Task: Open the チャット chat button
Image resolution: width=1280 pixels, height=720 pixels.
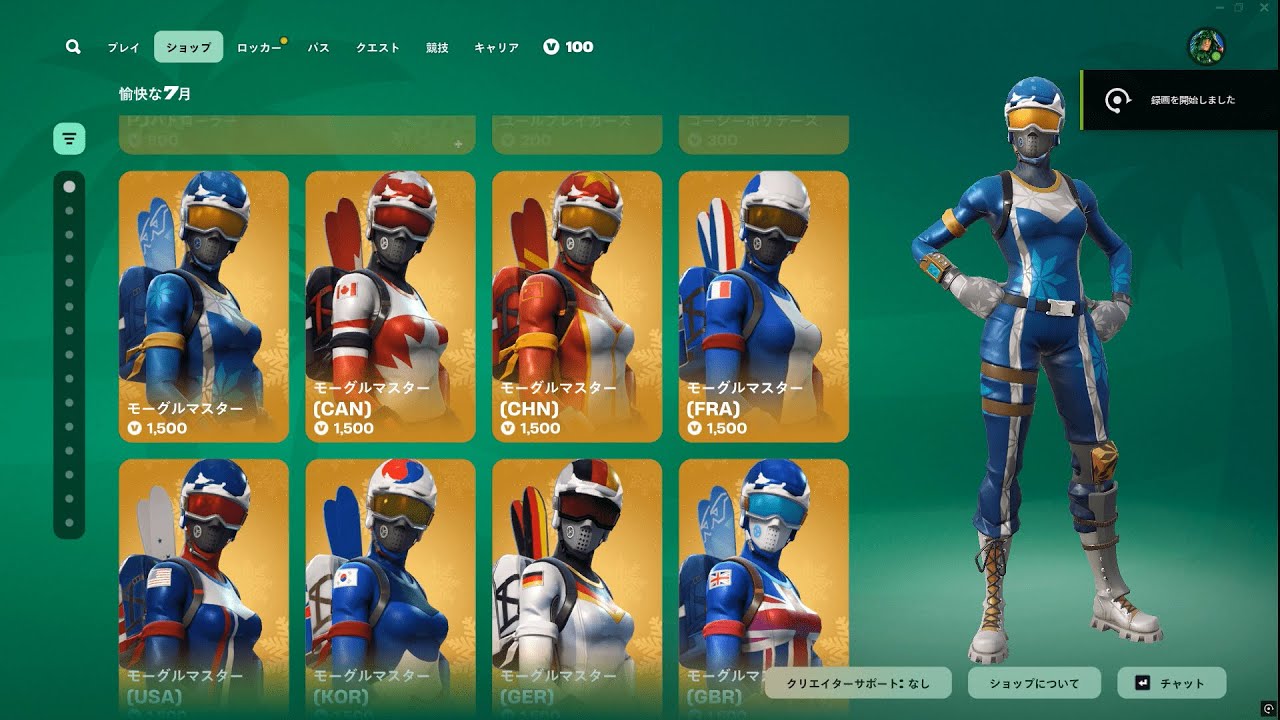Action: pyautogui.click(x=1171, y=683)
